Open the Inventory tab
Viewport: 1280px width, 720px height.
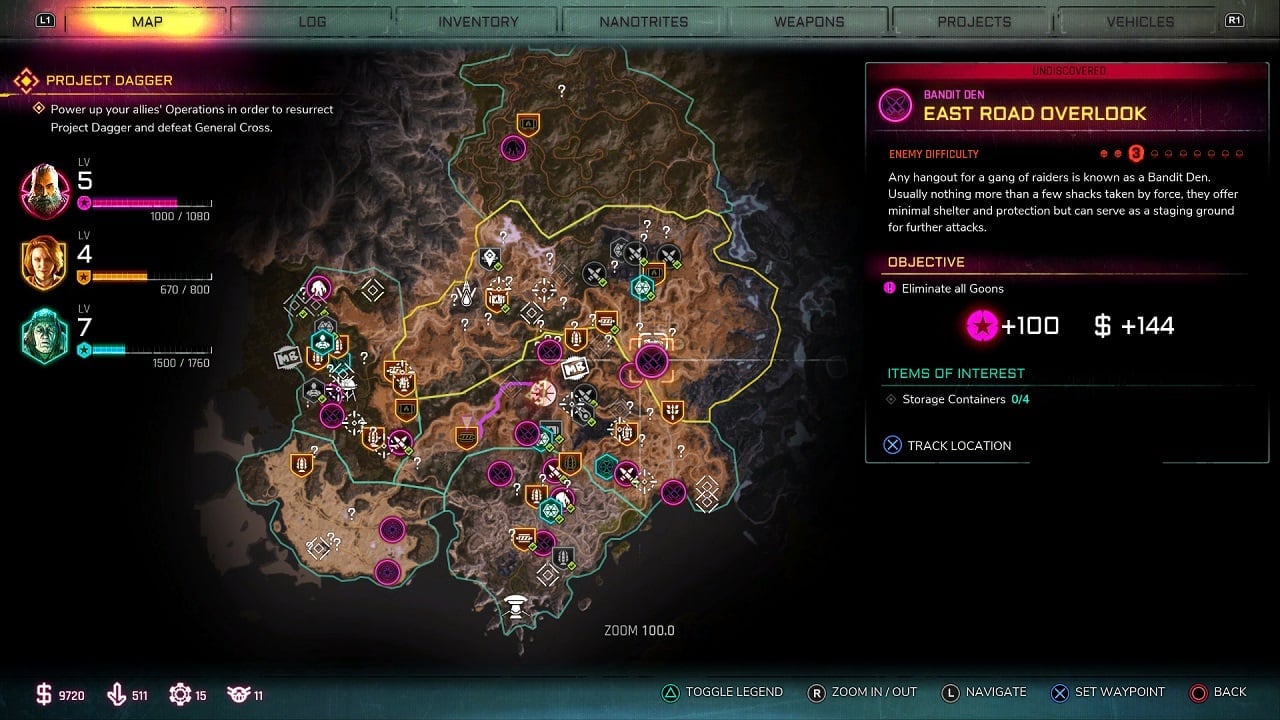pos(478,21)
